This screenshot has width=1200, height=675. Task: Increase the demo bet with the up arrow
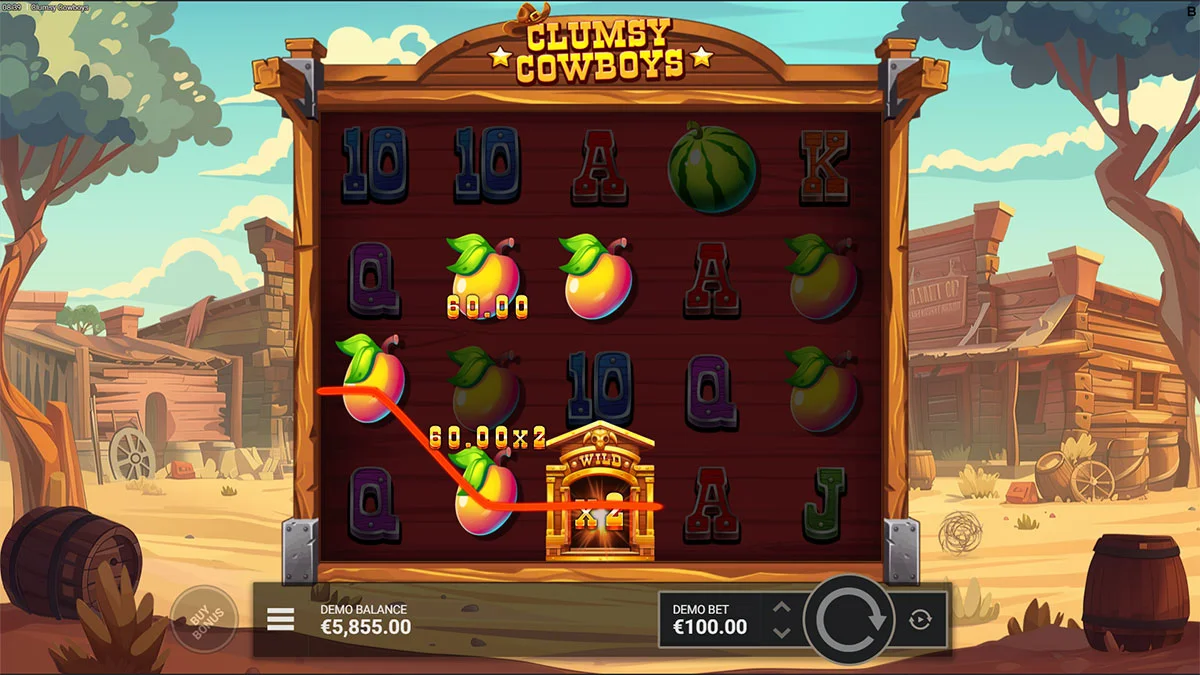tap(782, 608)
